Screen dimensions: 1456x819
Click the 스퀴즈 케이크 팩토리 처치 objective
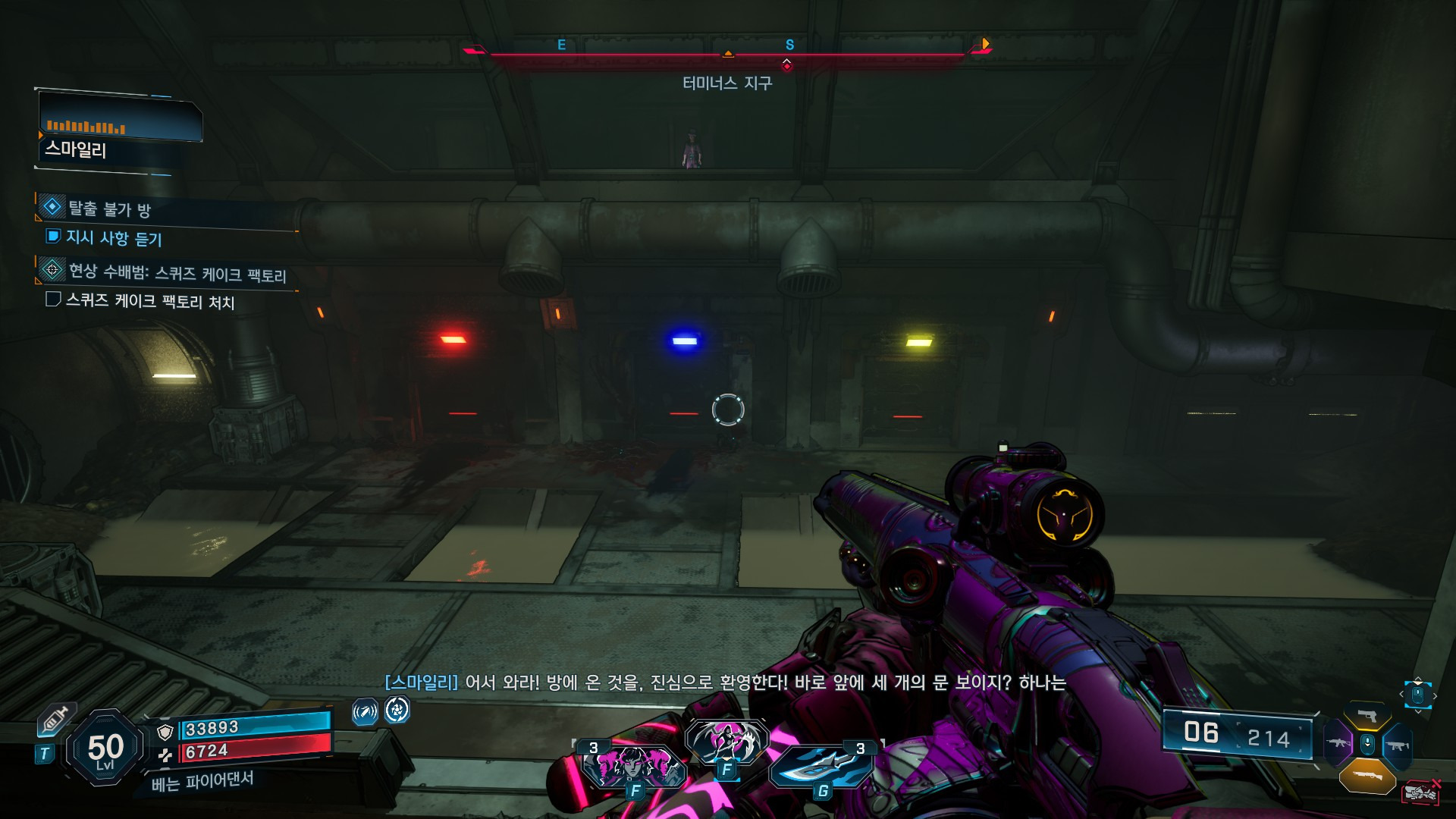(x=149, y=301)
